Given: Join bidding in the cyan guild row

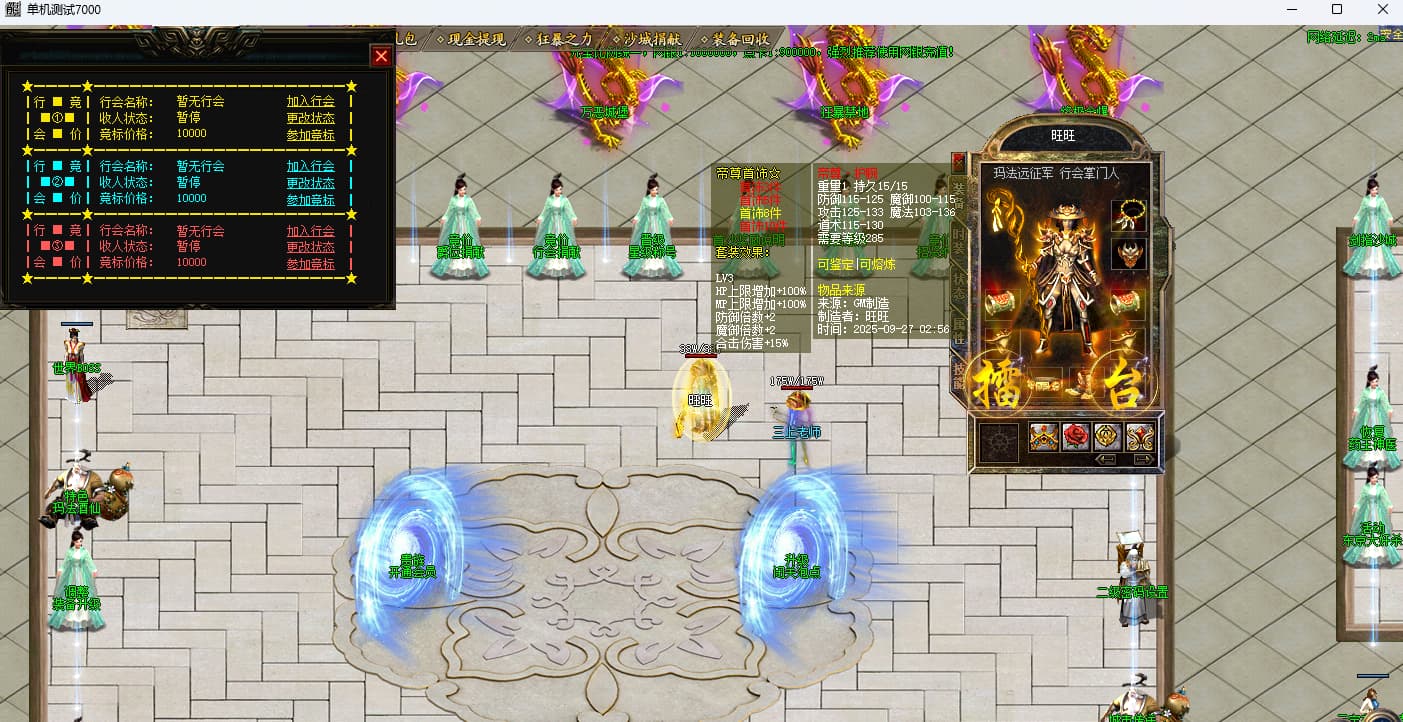Looking at the screenshot, I should click(x=310, y=200).
